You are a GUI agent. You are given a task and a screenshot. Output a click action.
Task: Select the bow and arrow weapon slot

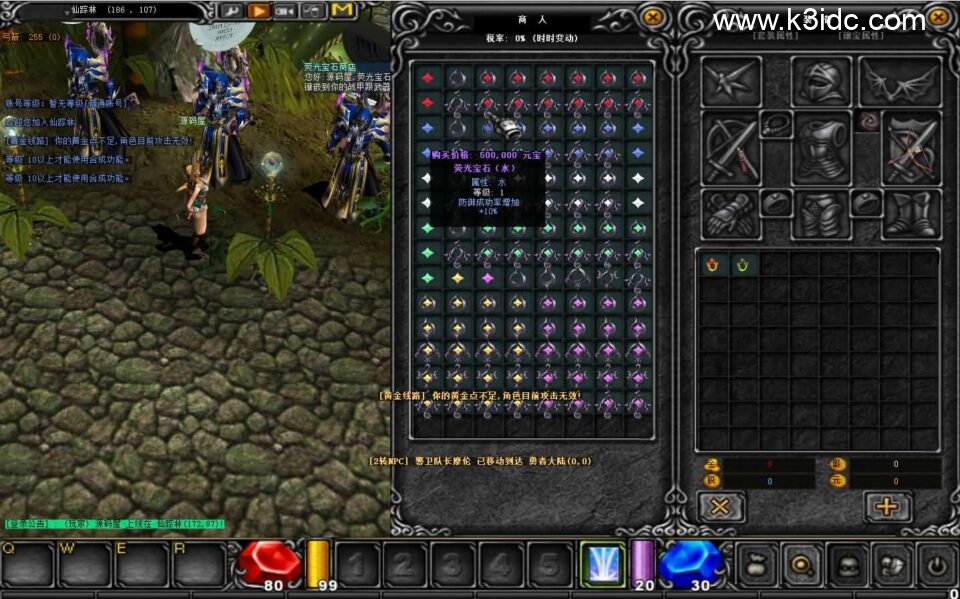click(x=910, y=148)
